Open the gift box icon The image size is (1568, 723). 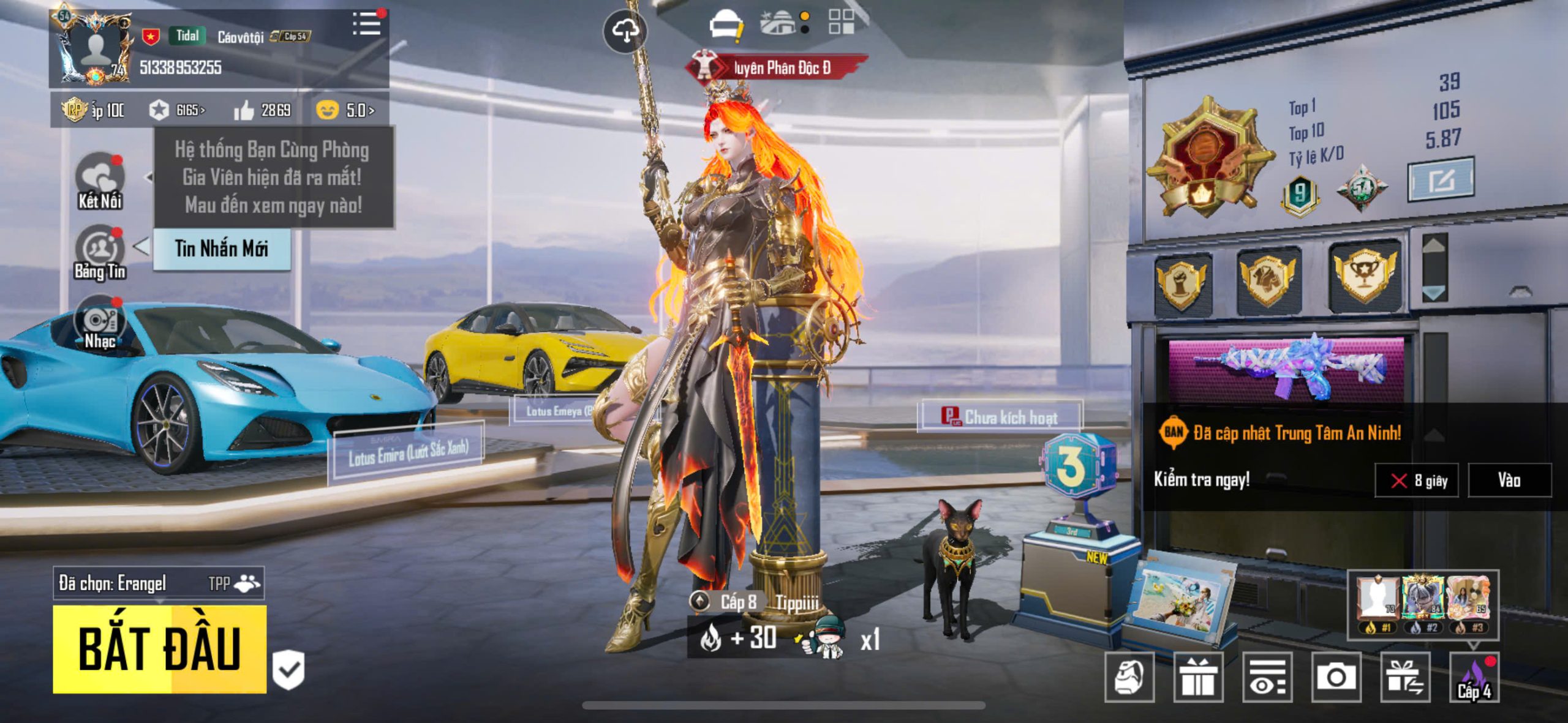pos(1198,677)
